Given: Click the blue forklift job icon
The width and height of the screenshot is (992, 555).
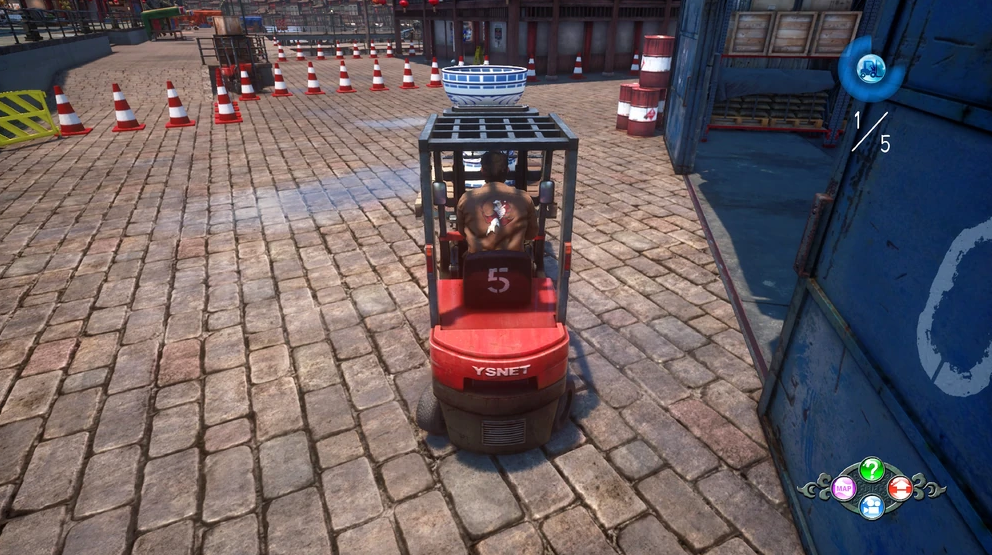Looking at the screenshot, I should point(871,68).
